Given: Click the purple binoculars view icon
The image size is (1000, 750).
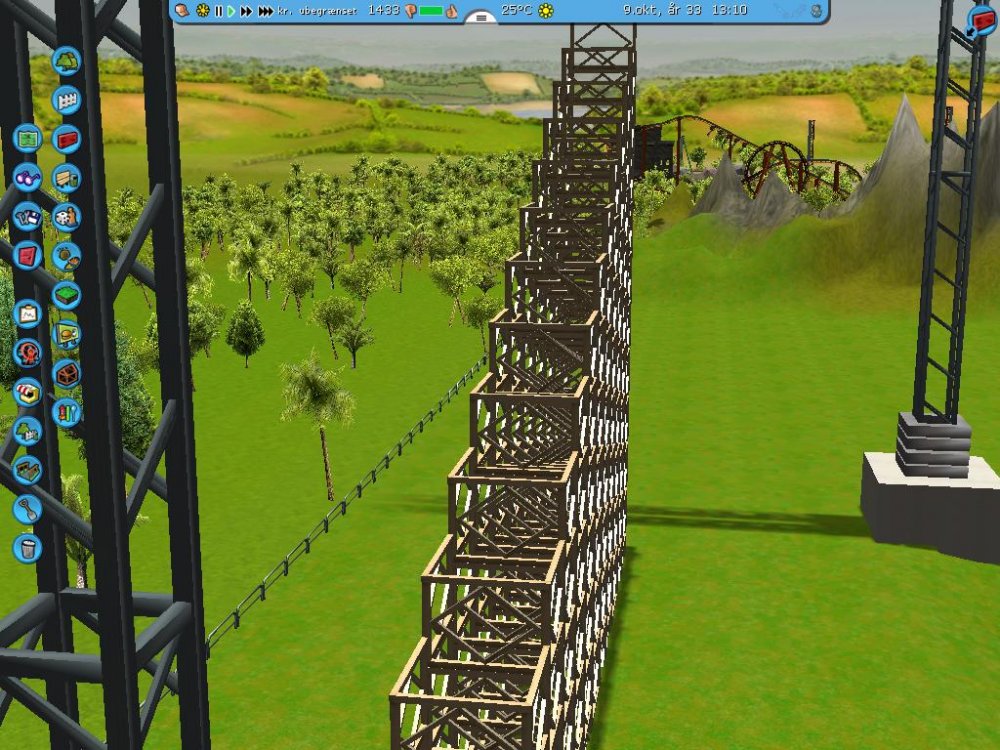Looking at the screenshot, I should pos(27,177).
